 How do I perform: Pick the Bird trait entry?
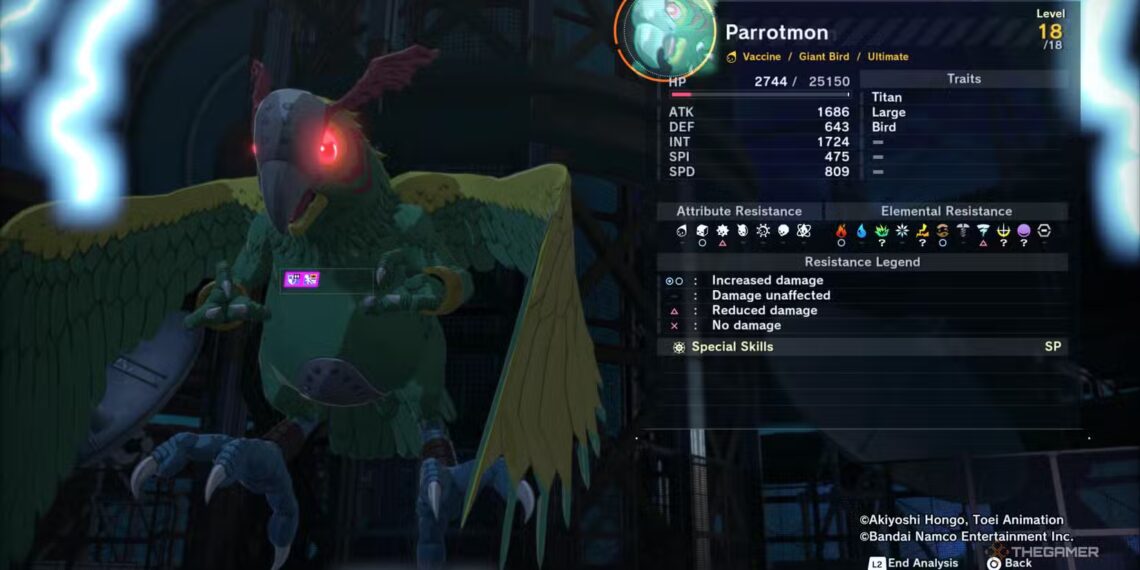point(884,127)
